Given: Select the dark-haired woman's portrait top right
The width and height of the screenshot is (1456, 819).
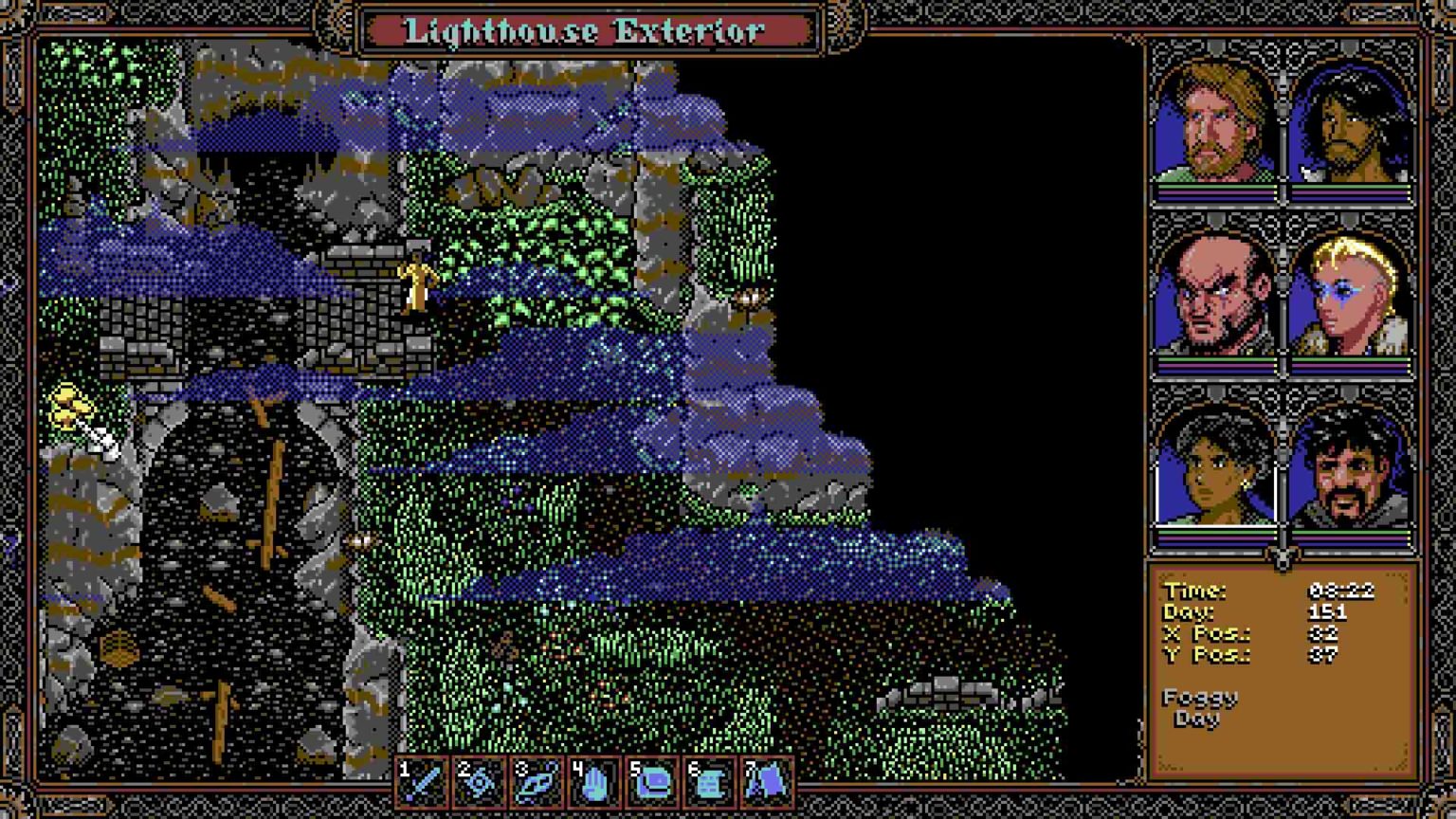Looking at the screenshot, I should [x=1350, y=123].
